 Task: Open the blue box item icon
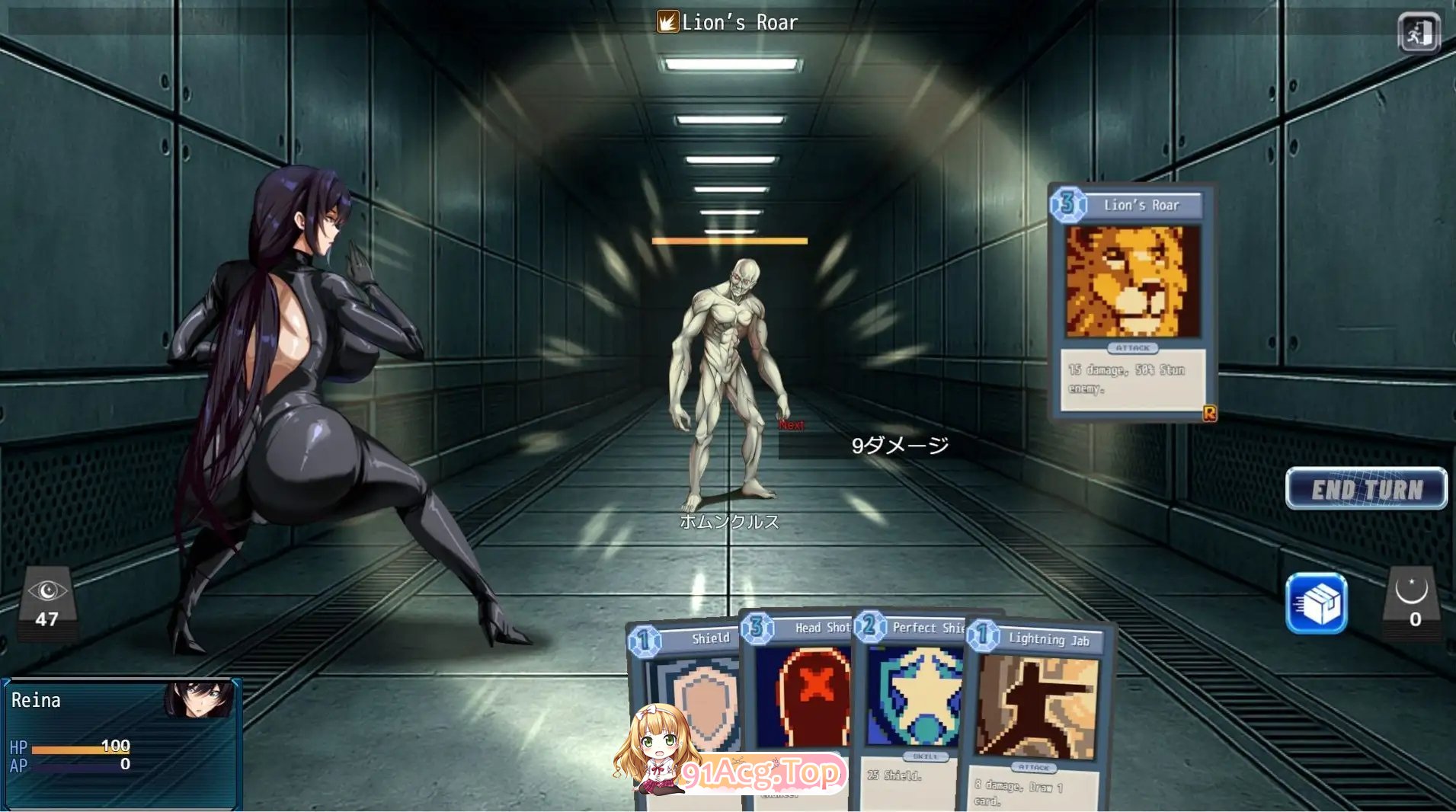(x=1316, y=604)
